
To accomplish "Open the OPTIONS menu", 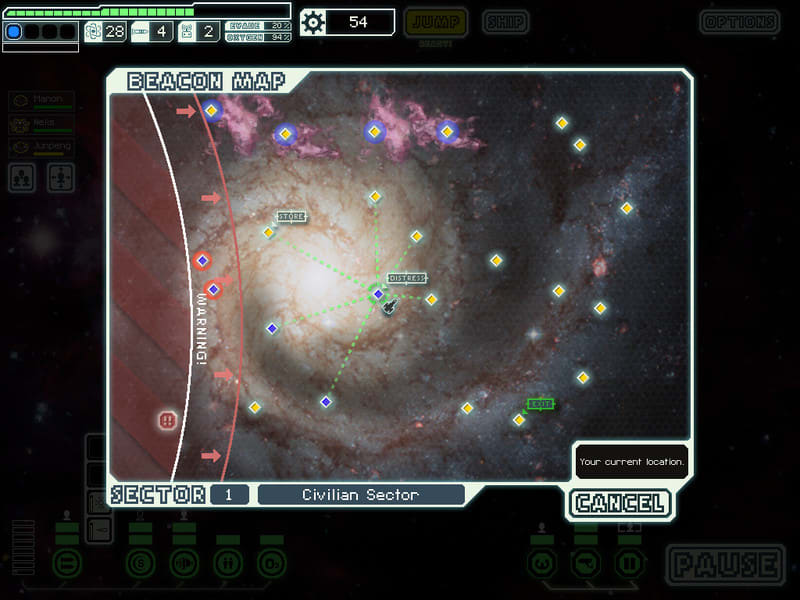I will click(x=739, y=22).
